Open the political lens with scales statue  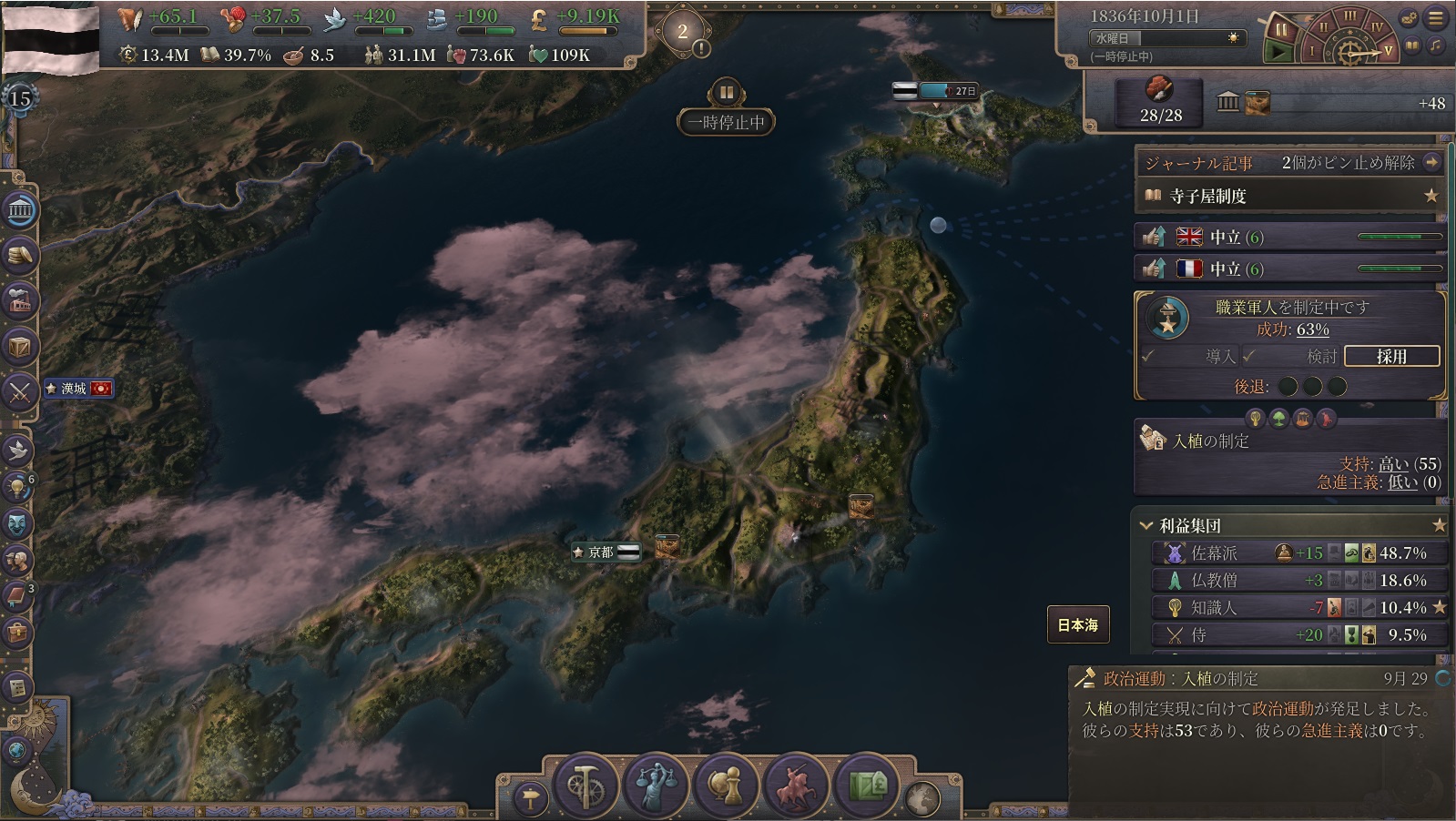pyautogui.click(x=655, y=785)
